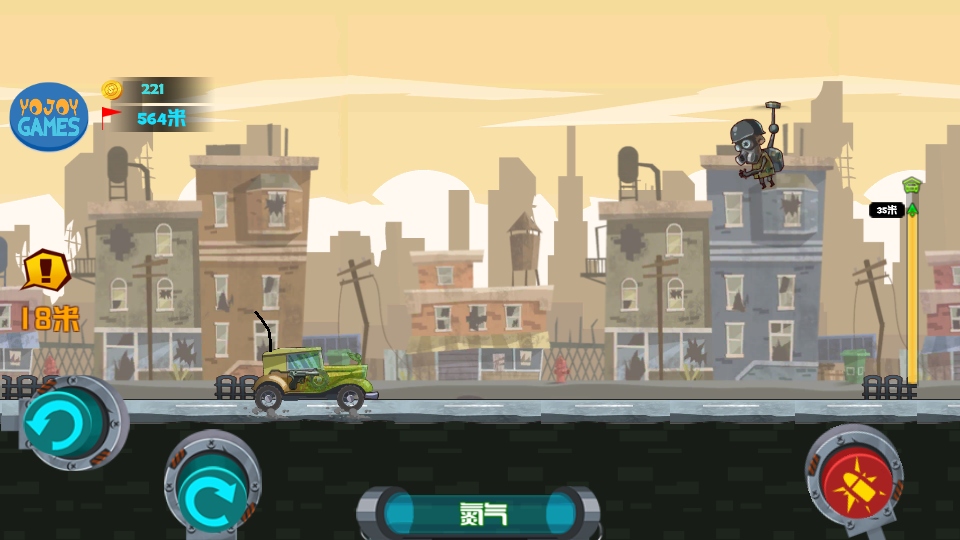
Task: Tap the orange exclamation warning icon
Action: coord(45,270)
